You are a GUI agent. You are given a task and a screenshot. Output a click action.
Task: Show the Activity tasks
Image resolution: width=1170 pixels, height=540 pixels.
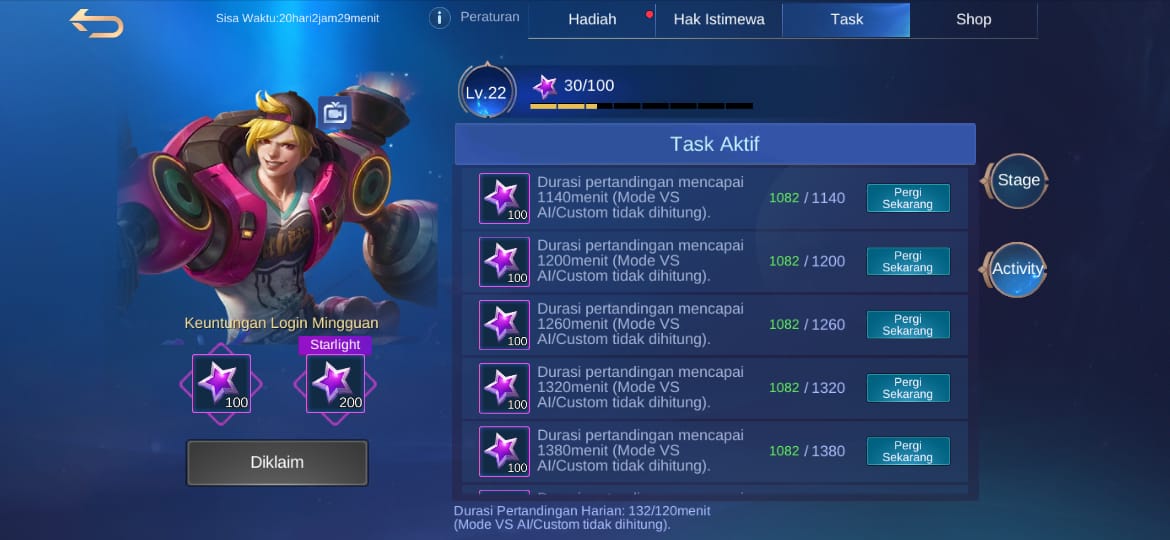coord(1018,269)
